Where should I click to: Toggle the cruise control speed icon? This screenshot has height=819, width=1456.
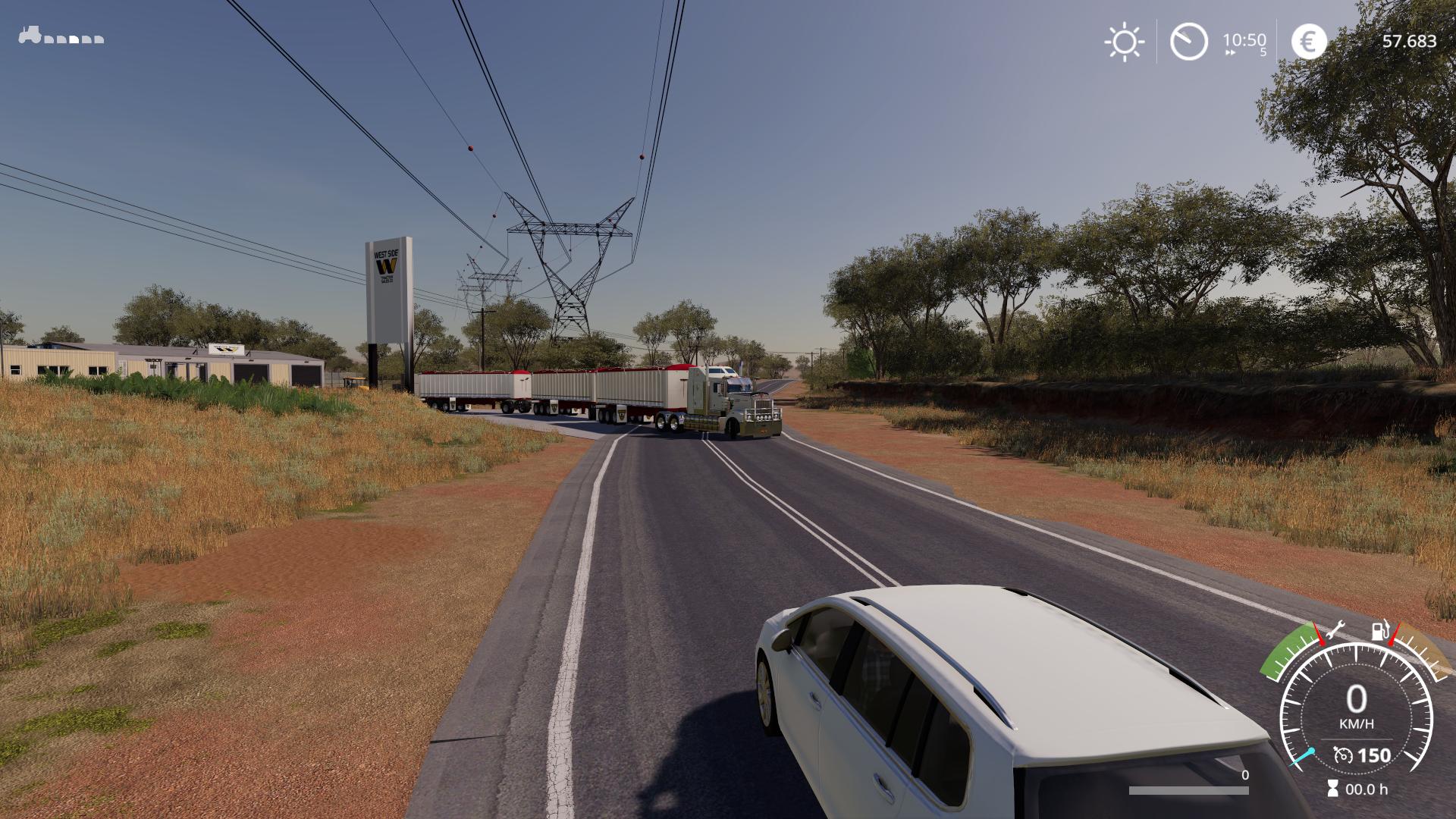tap(1343, 755)
